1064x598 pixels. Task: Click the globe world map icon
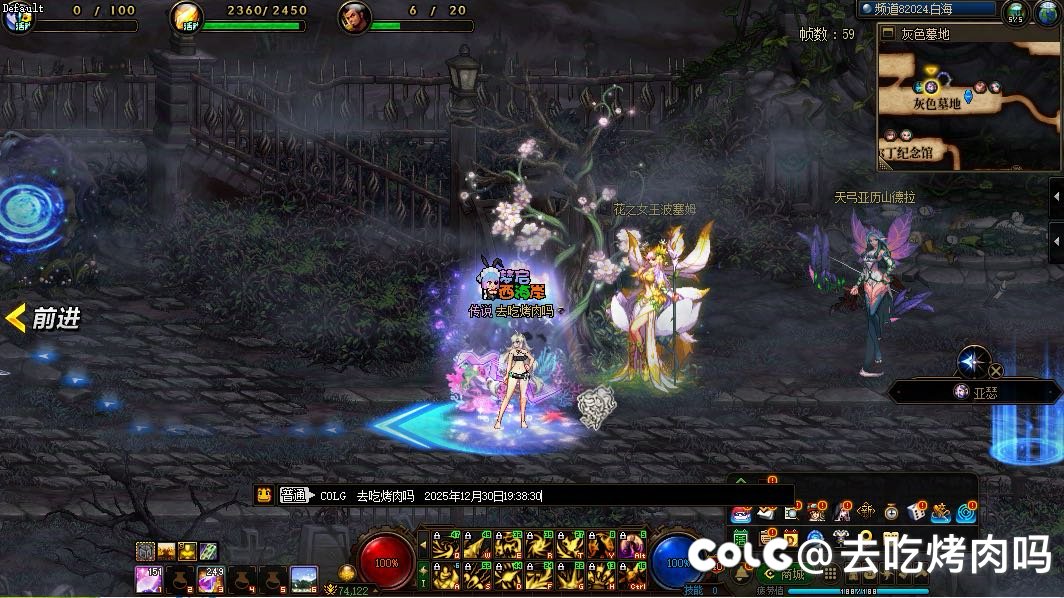pos(1045,13)
